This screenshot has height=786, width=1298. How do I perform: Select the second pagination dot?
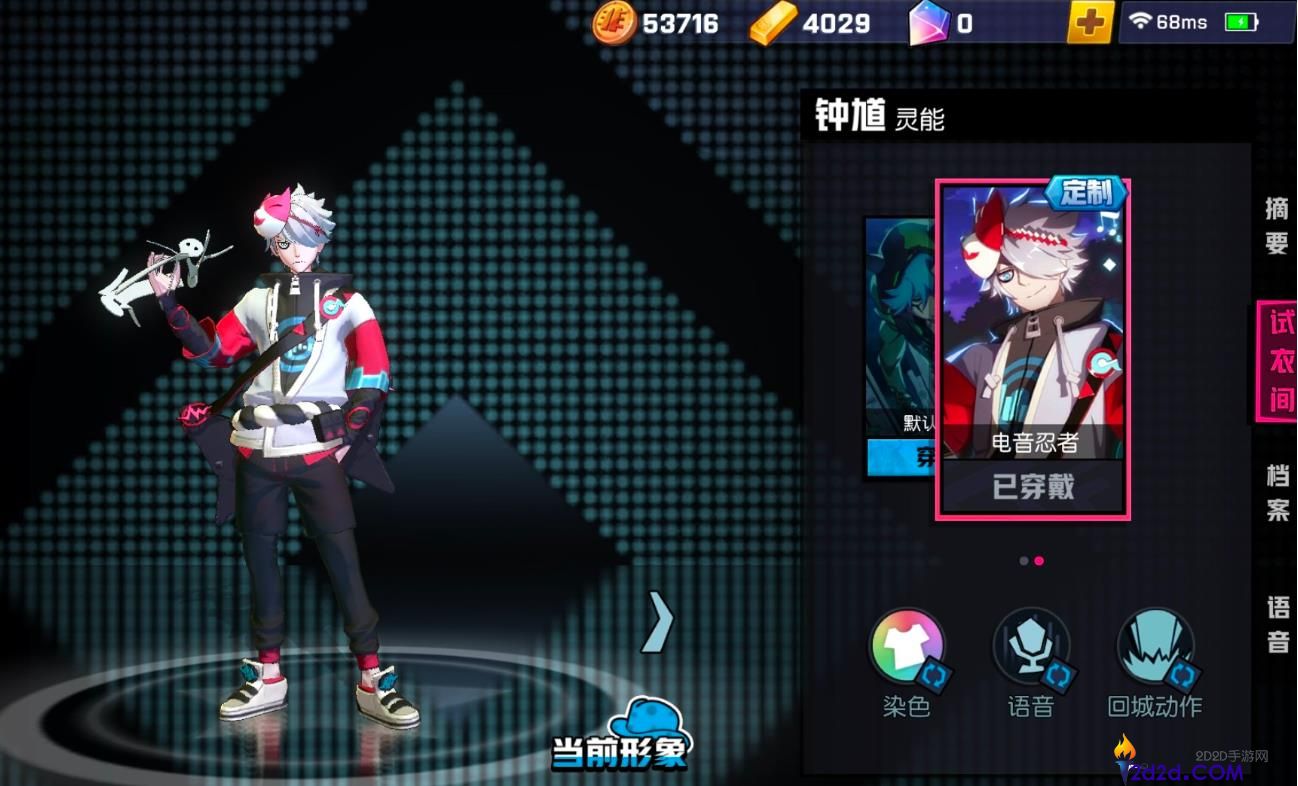tap(1040, 561)
